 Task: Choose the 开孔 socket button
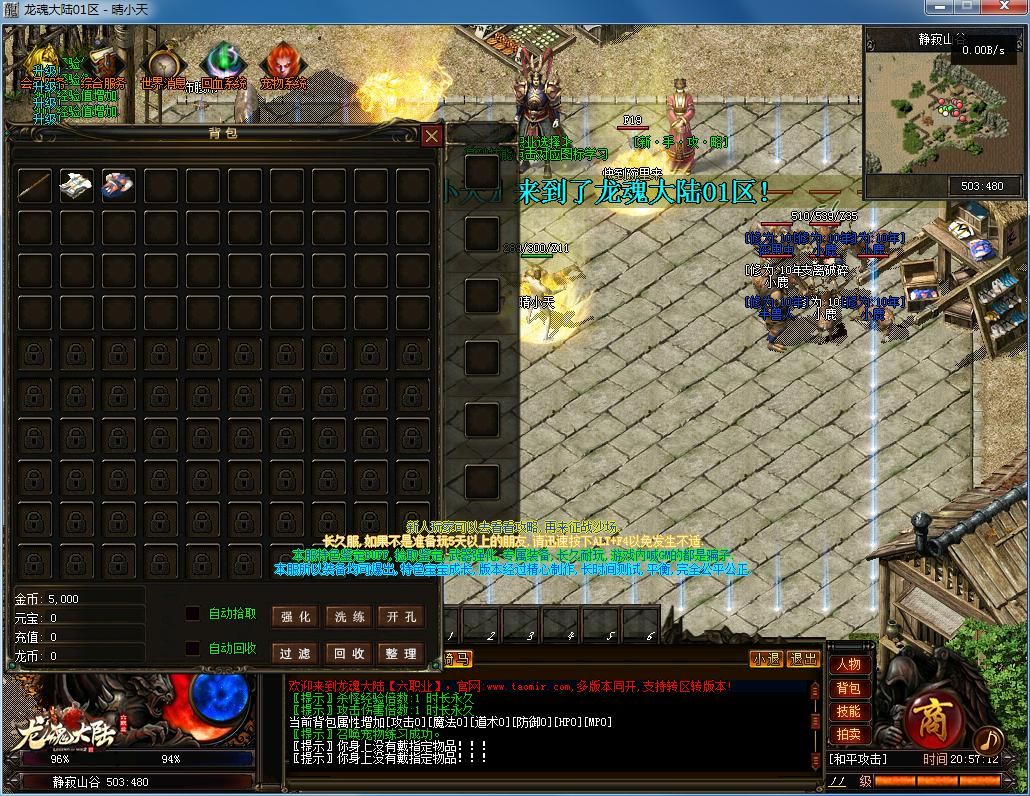coord(401,617)
